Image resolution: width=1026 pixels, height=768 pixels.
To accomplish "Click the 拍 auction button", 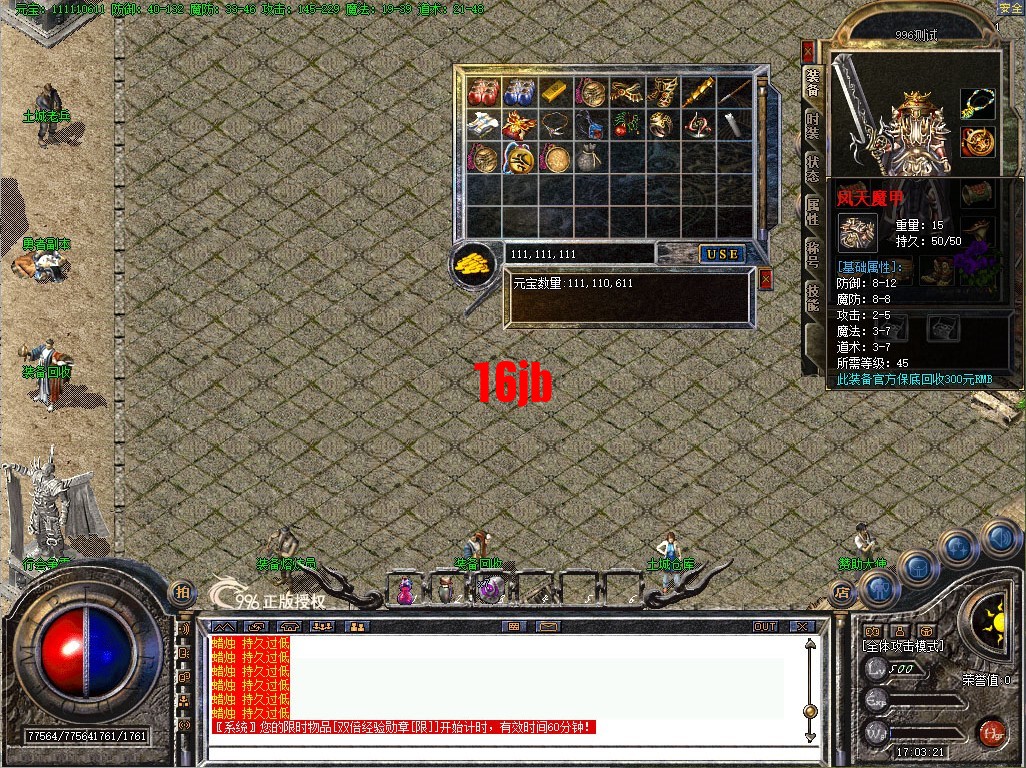I will (181, 592).
